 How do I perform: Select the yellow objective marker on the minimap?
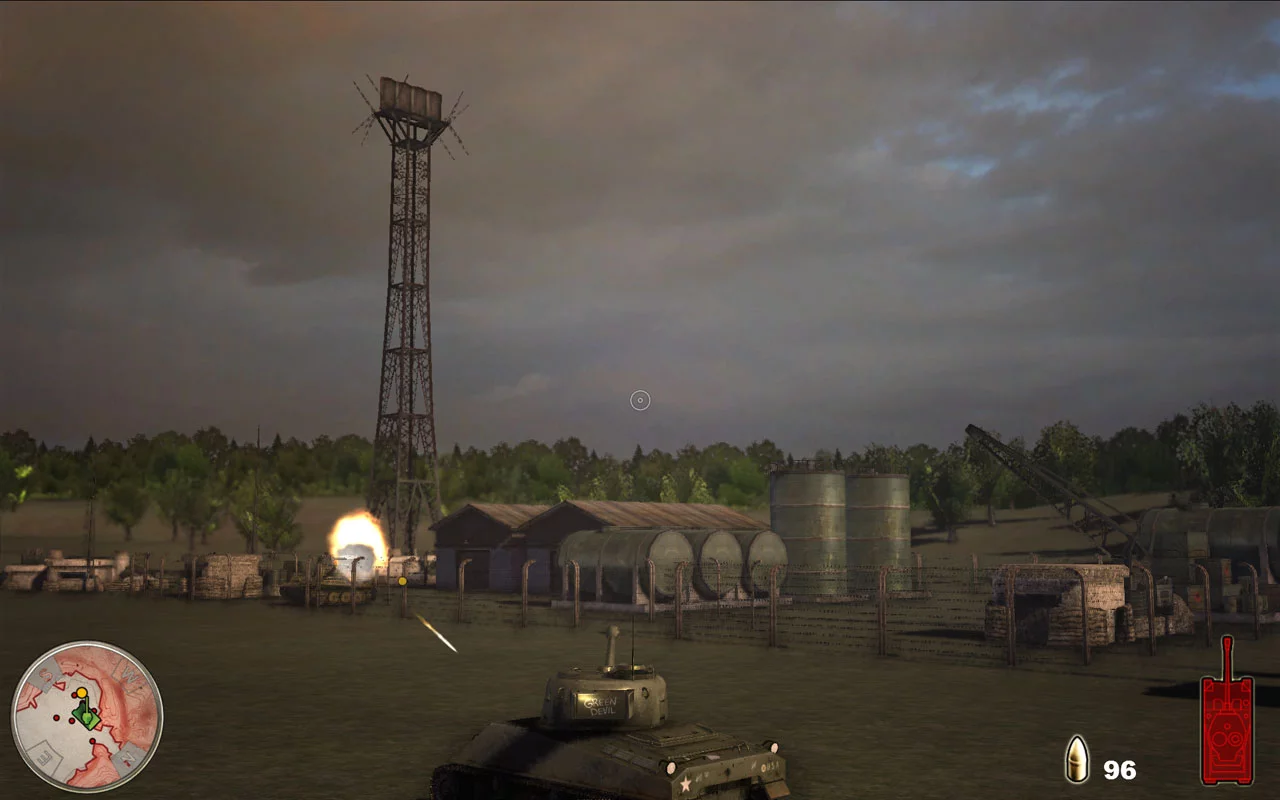(82, 693)
